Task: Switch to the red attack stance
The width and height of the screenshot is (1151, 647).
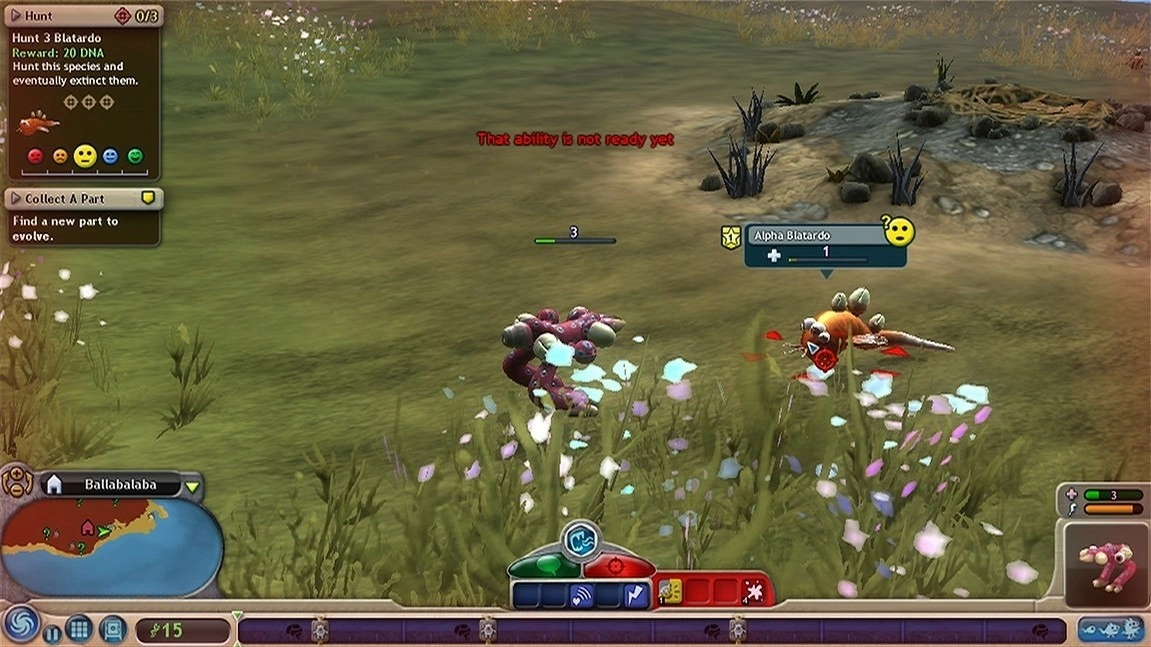Action: pos(619,567)
